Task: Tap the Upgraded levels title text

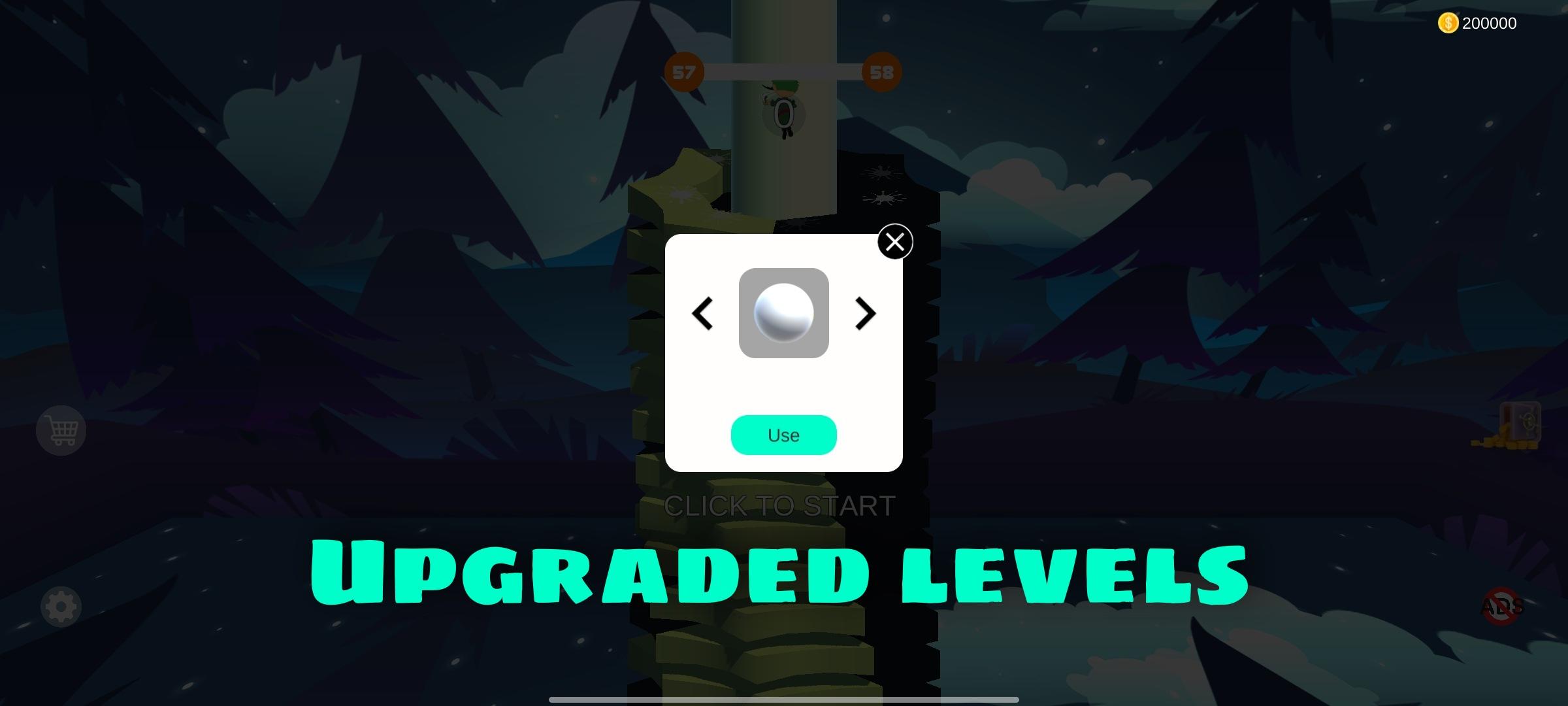Action: (781, 575)
